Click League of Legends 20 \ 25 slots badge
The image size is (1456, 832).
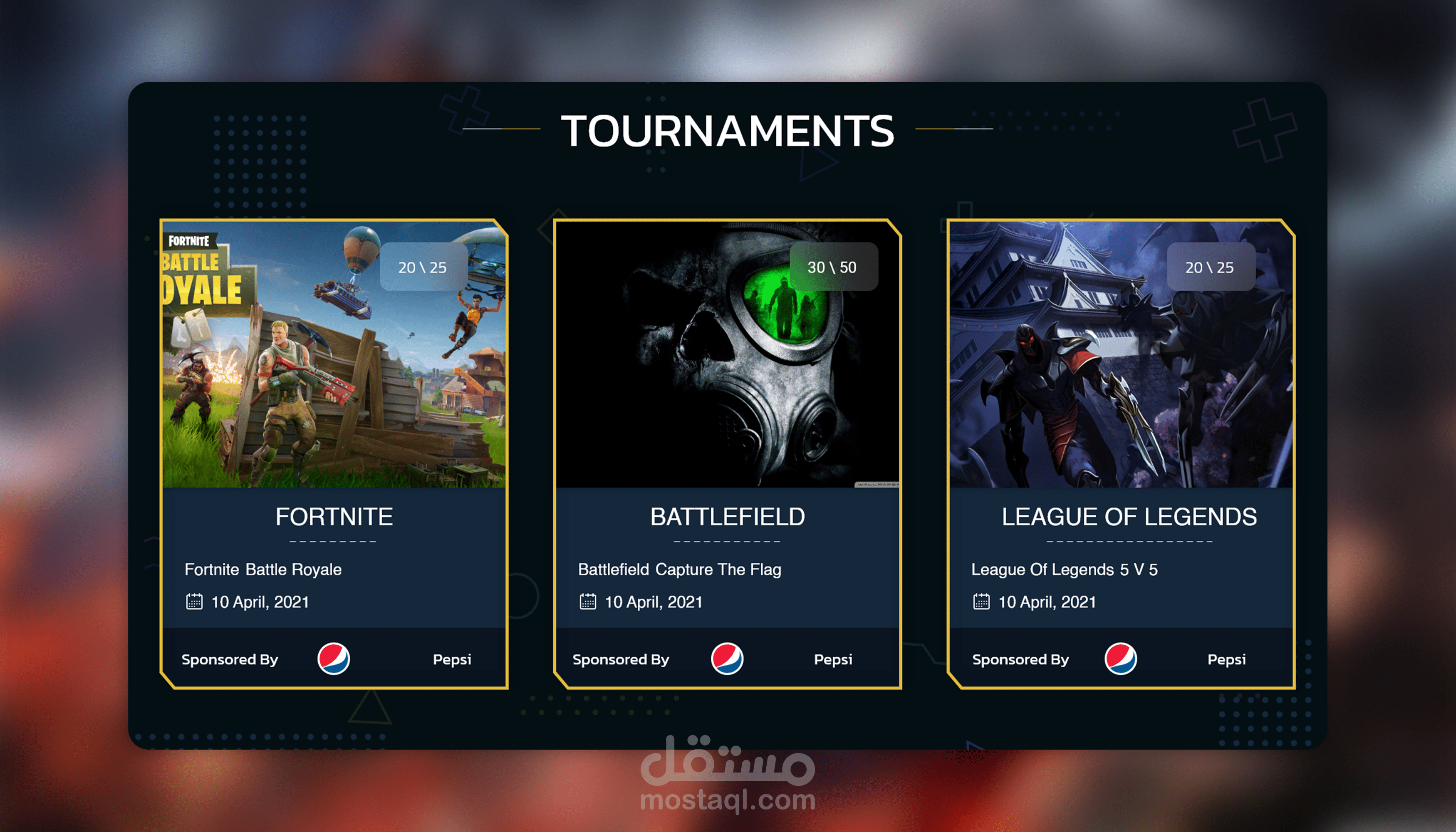[1210, 267]
